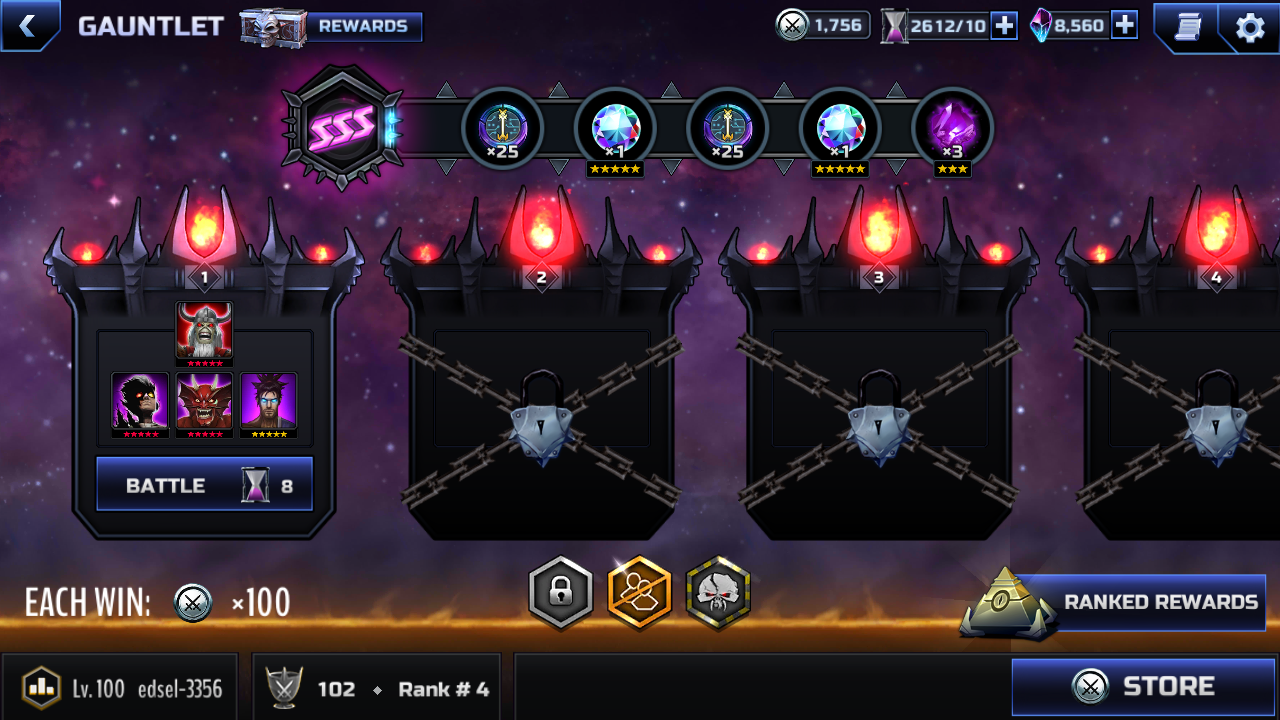The width and height of the screenshot is (1280, 720).
Task: Open Ranked Rewards
Action: [x=1140, y=602]
